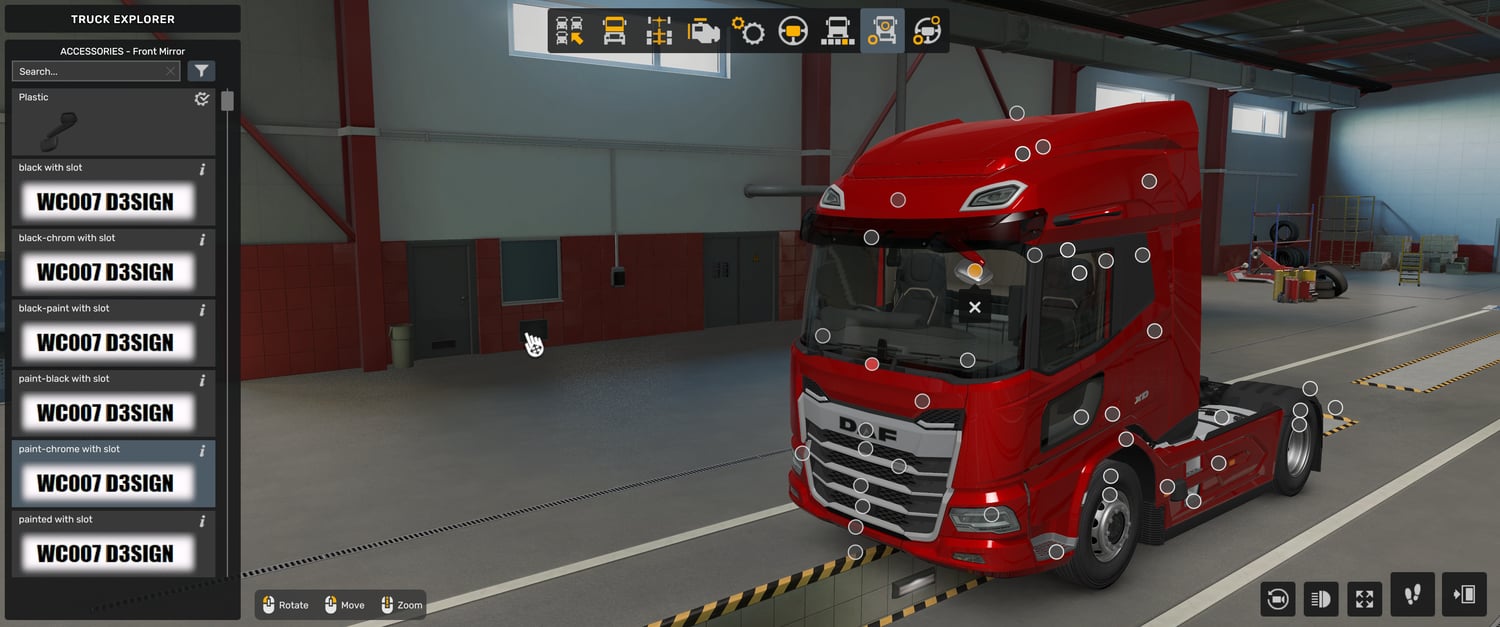Image resolution: width=1500 pixels, height=627 pixels.
Task: Activate the footprints walk-around button
Action: [x=1412, y=595]
